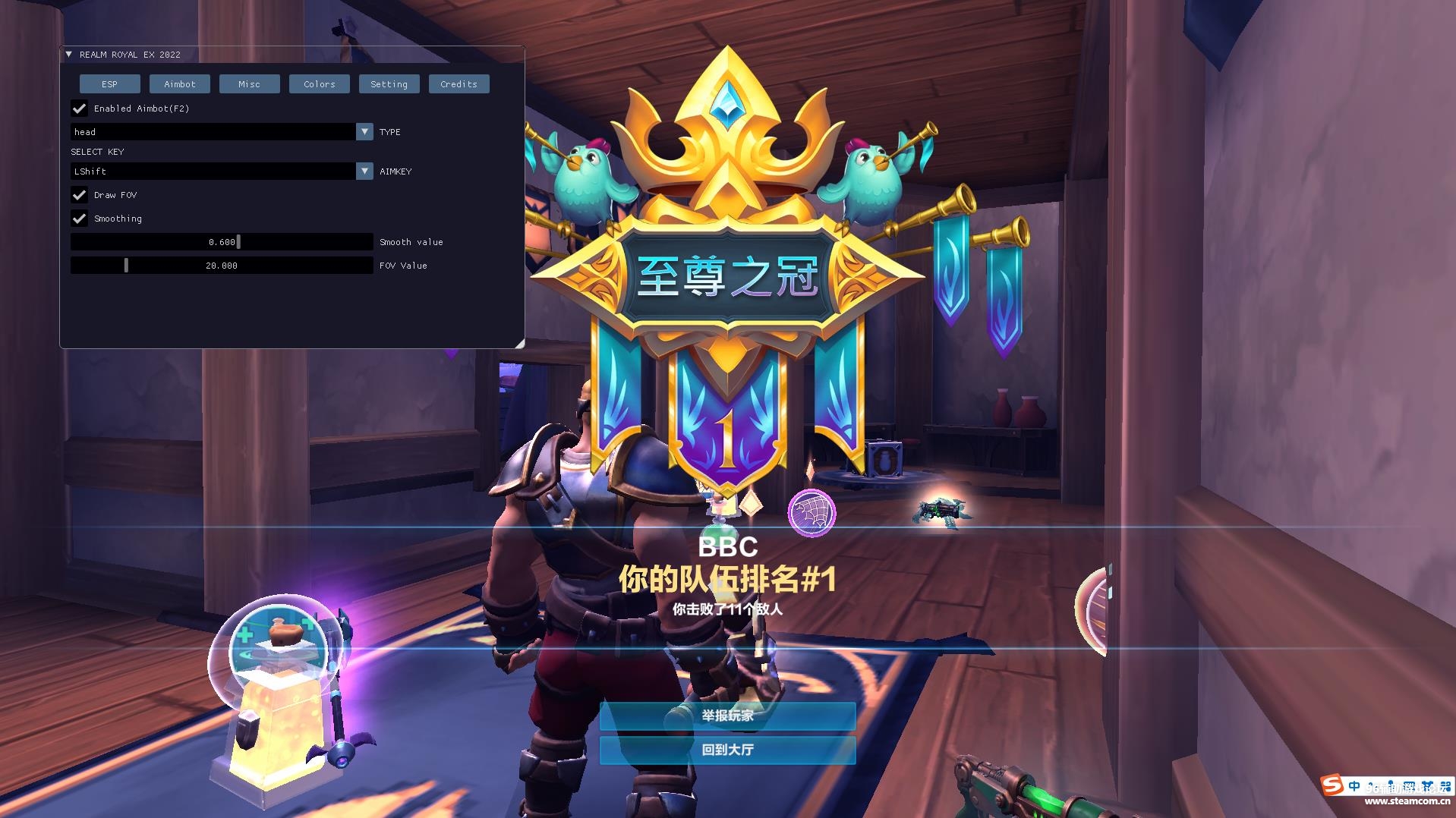The width and height of the screenshot is (1456, 818).
Task: Toggle the Enabled Aimbot(F2) checkbox
Action: pos(79,109)
